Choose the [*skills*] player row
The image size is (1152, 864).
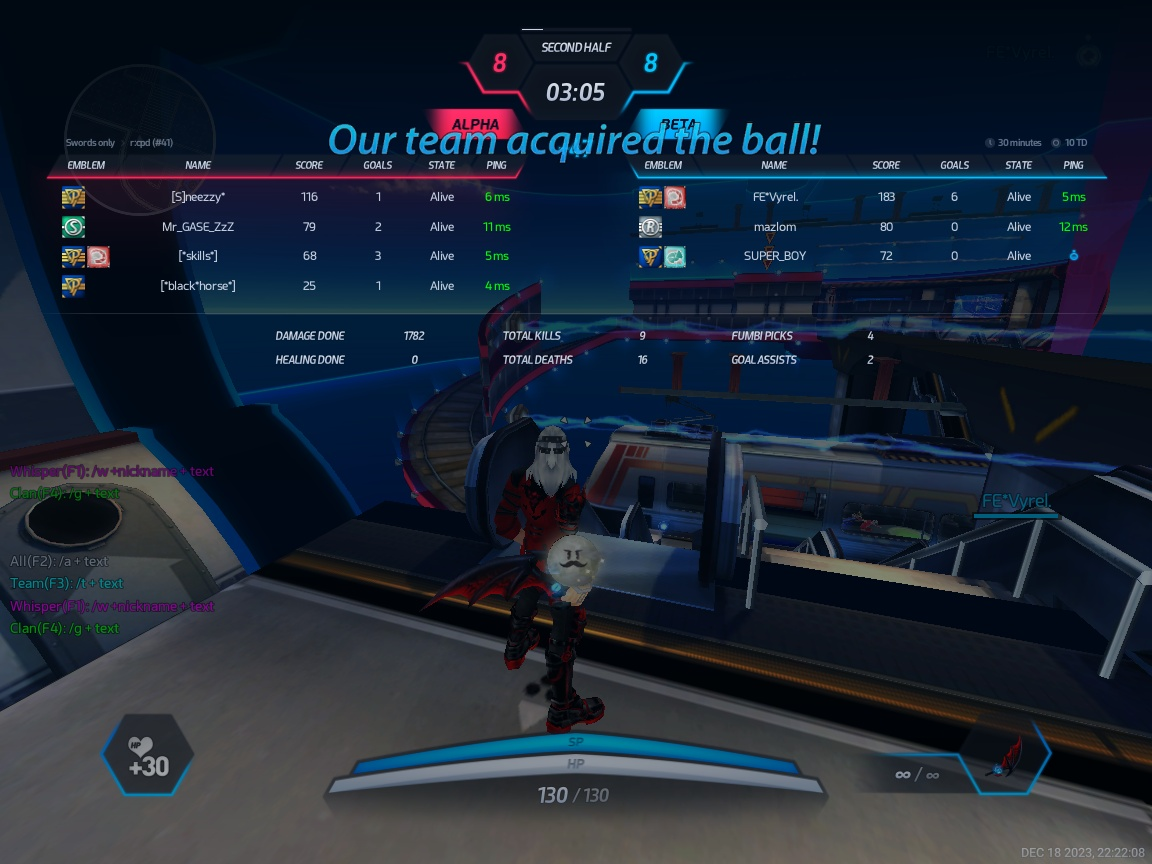[x=198, y=256]
